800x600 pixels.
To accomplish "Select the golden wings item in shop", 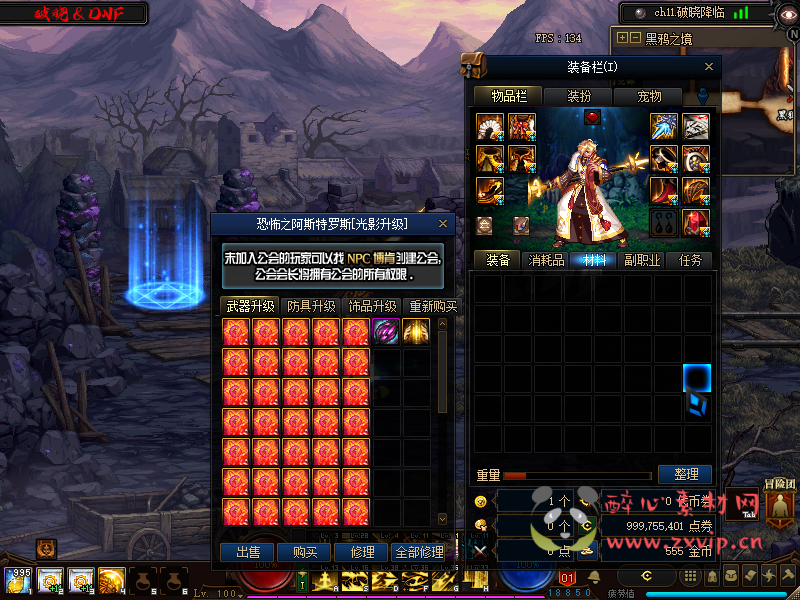I will pyautogui.click(x=416, y=332).
